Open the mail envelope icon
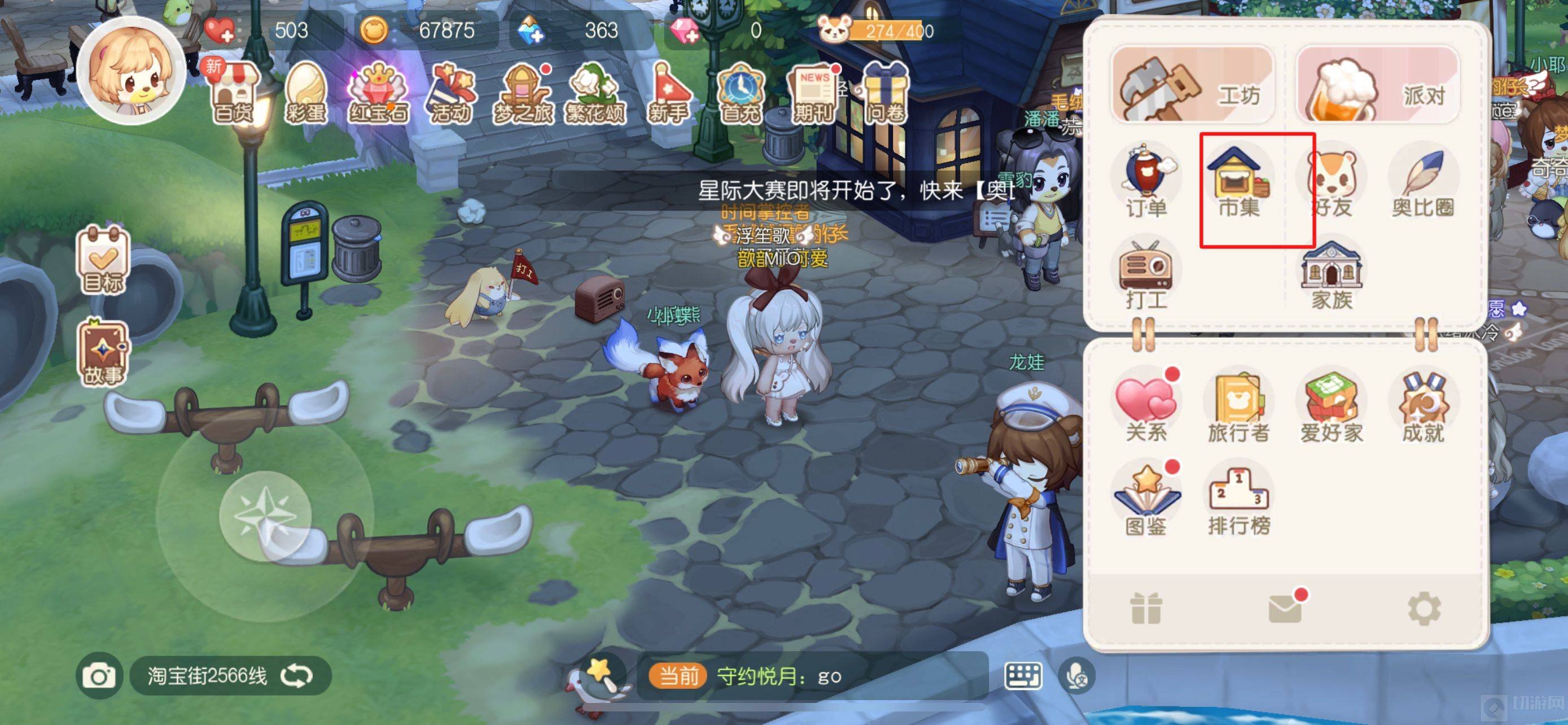Image resolution: width=1568 pixels, height=725 pixels. 1285,608
